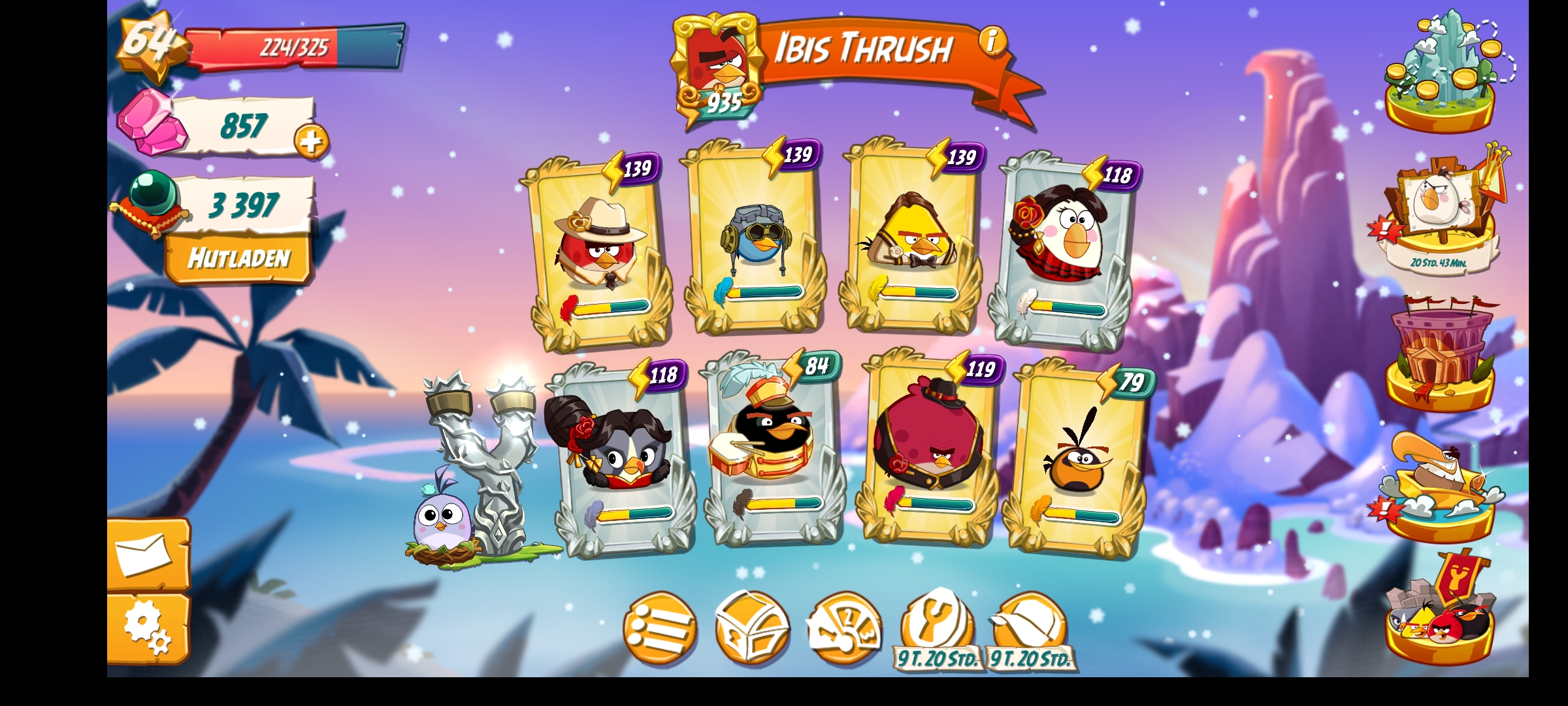Image resolution: width=1568 pixels, height=706 pixels.
Task: Pick the orange bird Bubbles card
Action: click(x=1079, y=458)
